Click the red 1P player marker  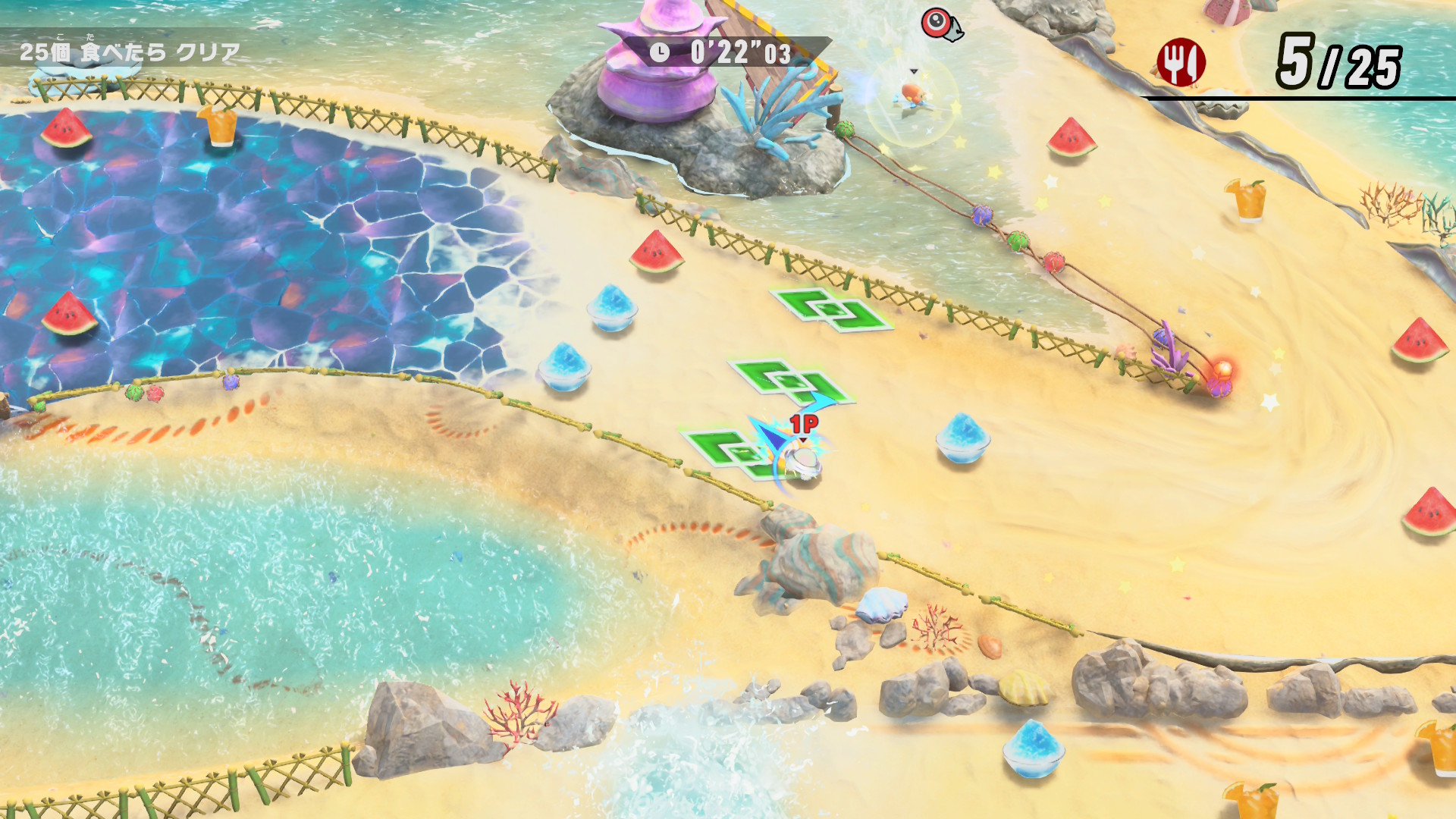click(804, 424)
